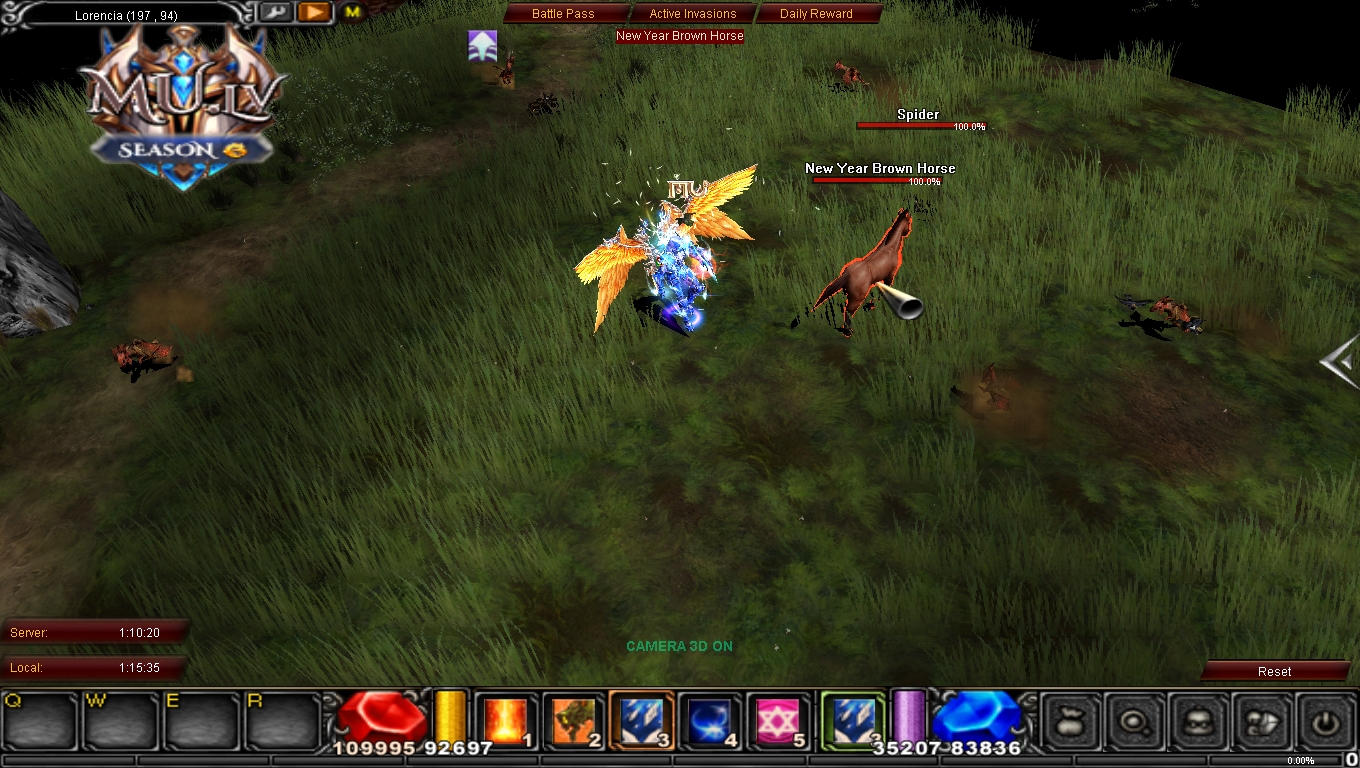The height and width of the screenshot is (768, 1360).
Task: Click the wrench settings icon at the top
Action: (x=275, y=12)
